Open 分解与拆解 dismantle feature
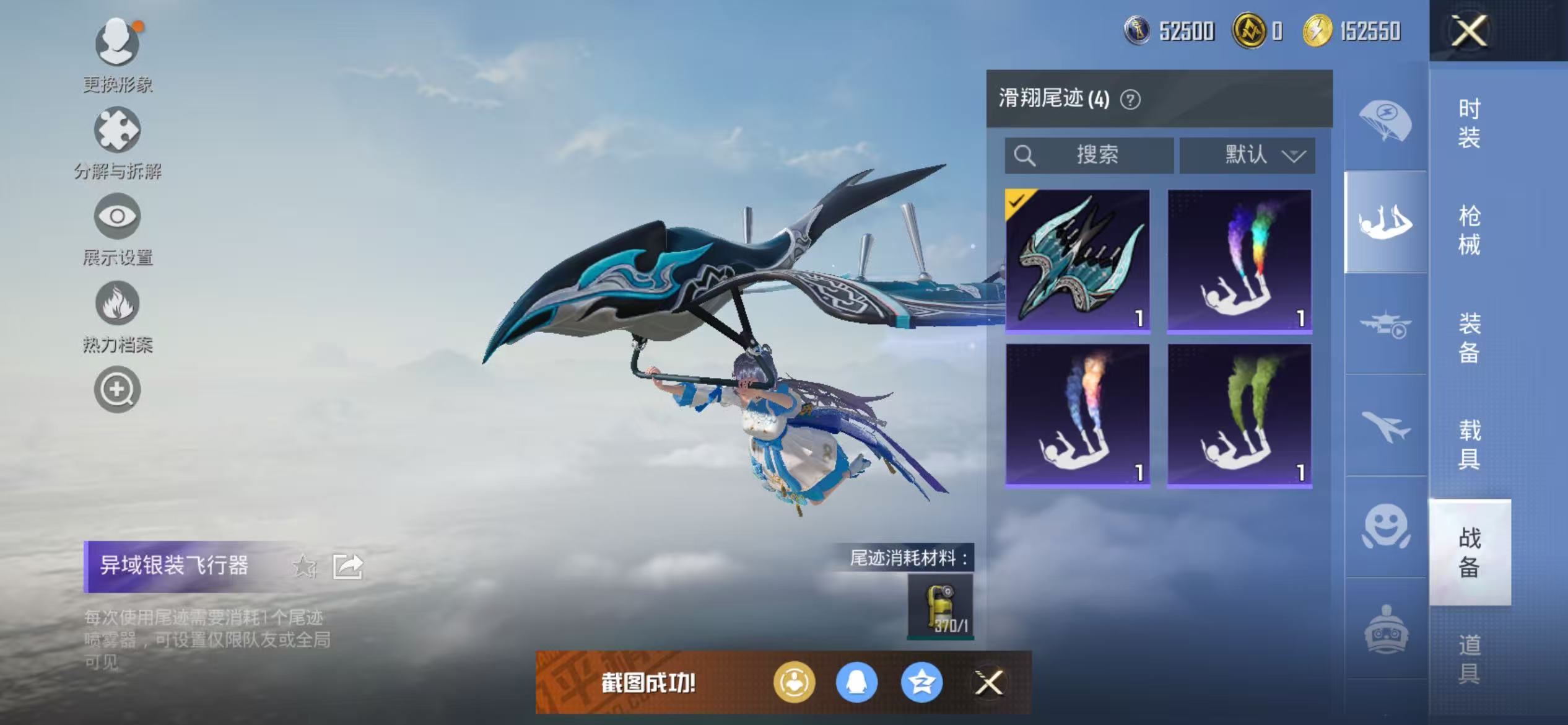The image size is (1568, 725). tap(118, 138)
